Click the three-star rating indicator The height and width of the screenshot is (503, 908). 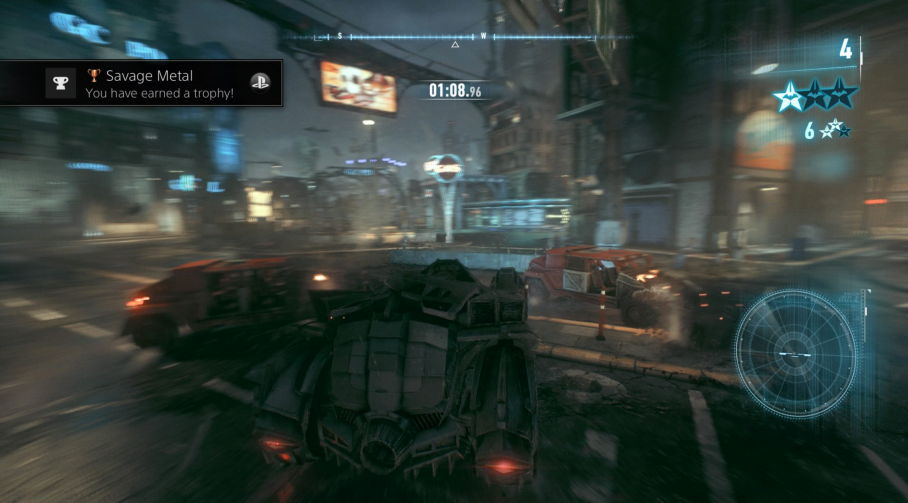tap(815, 94)
